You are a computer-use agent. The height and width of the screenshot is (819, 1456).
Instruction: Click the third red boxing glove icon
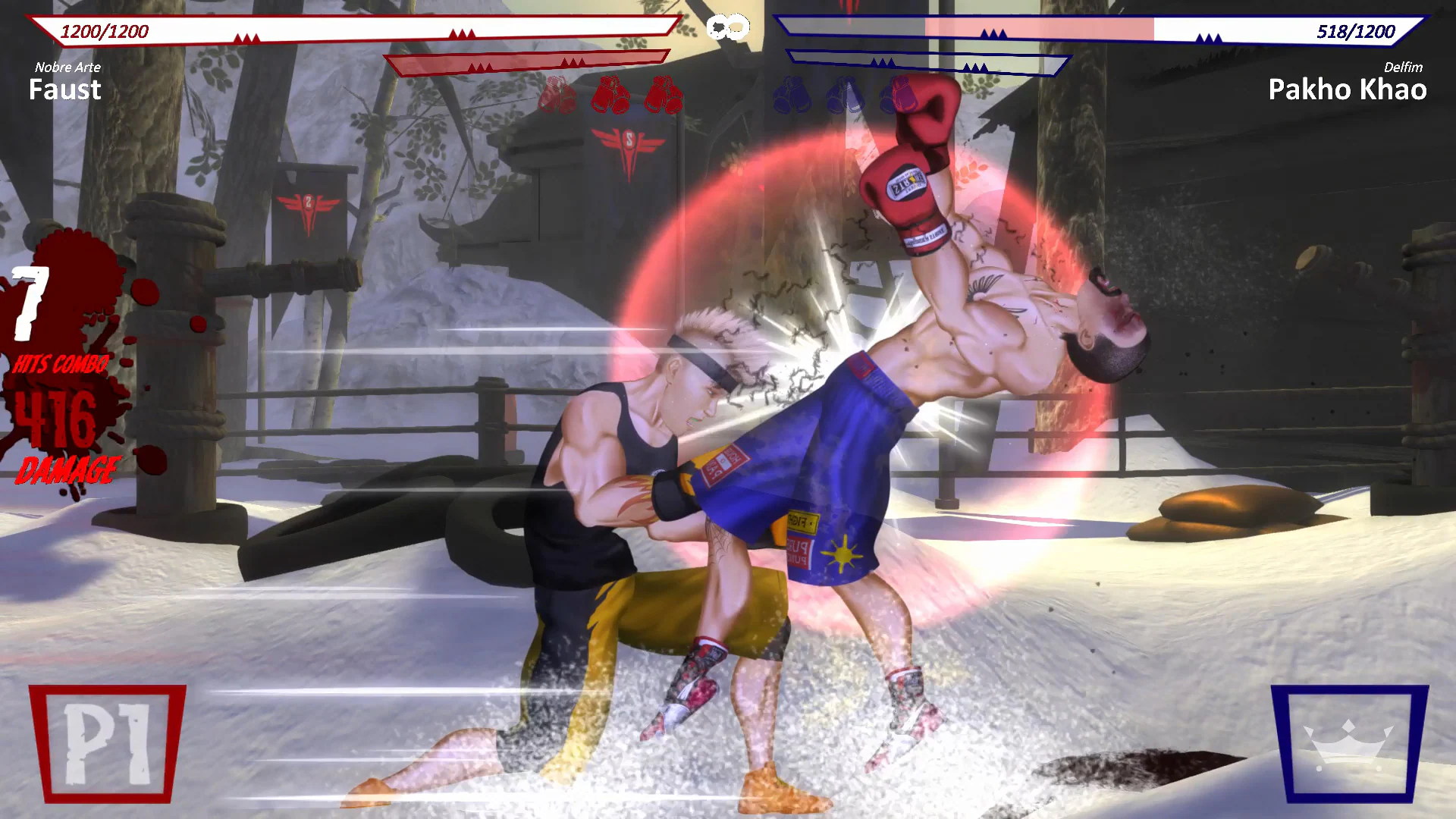click(x=661, y=96)
